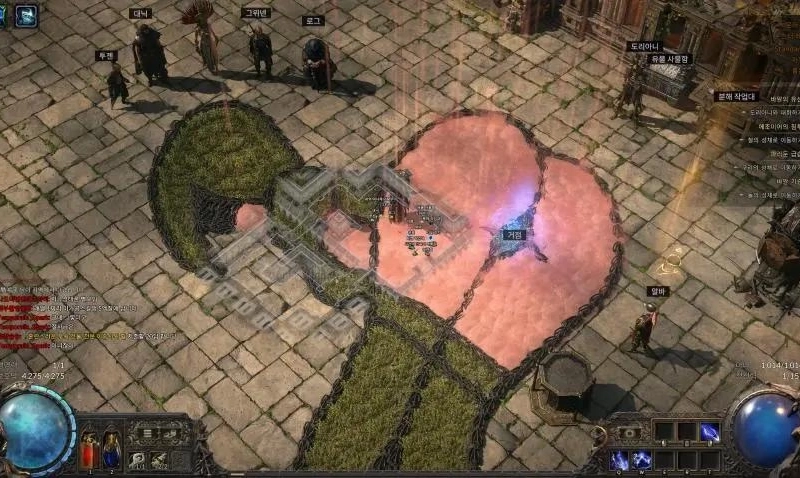Activate the lightning skill in the upper skill row
This screenshot has width=800, height=478.
709,431
